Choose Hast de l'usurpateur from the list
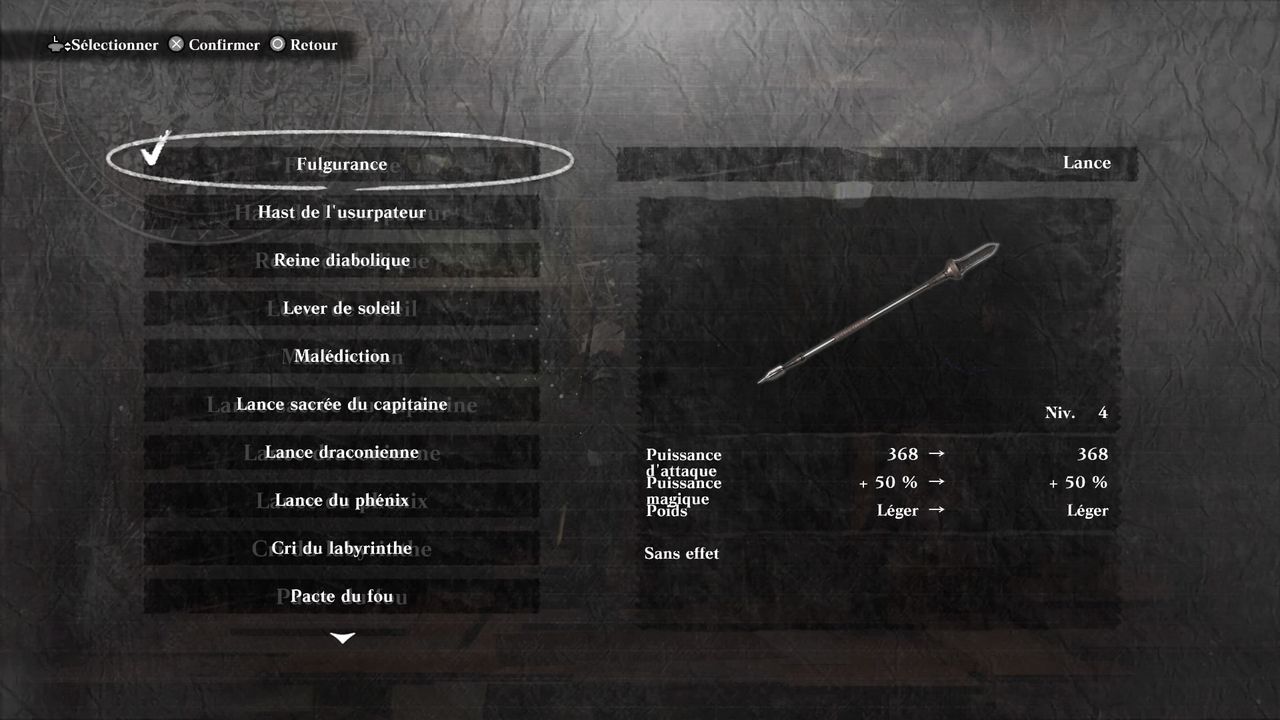Viewport: 1280px width, 720px height. tap(341, 212)
